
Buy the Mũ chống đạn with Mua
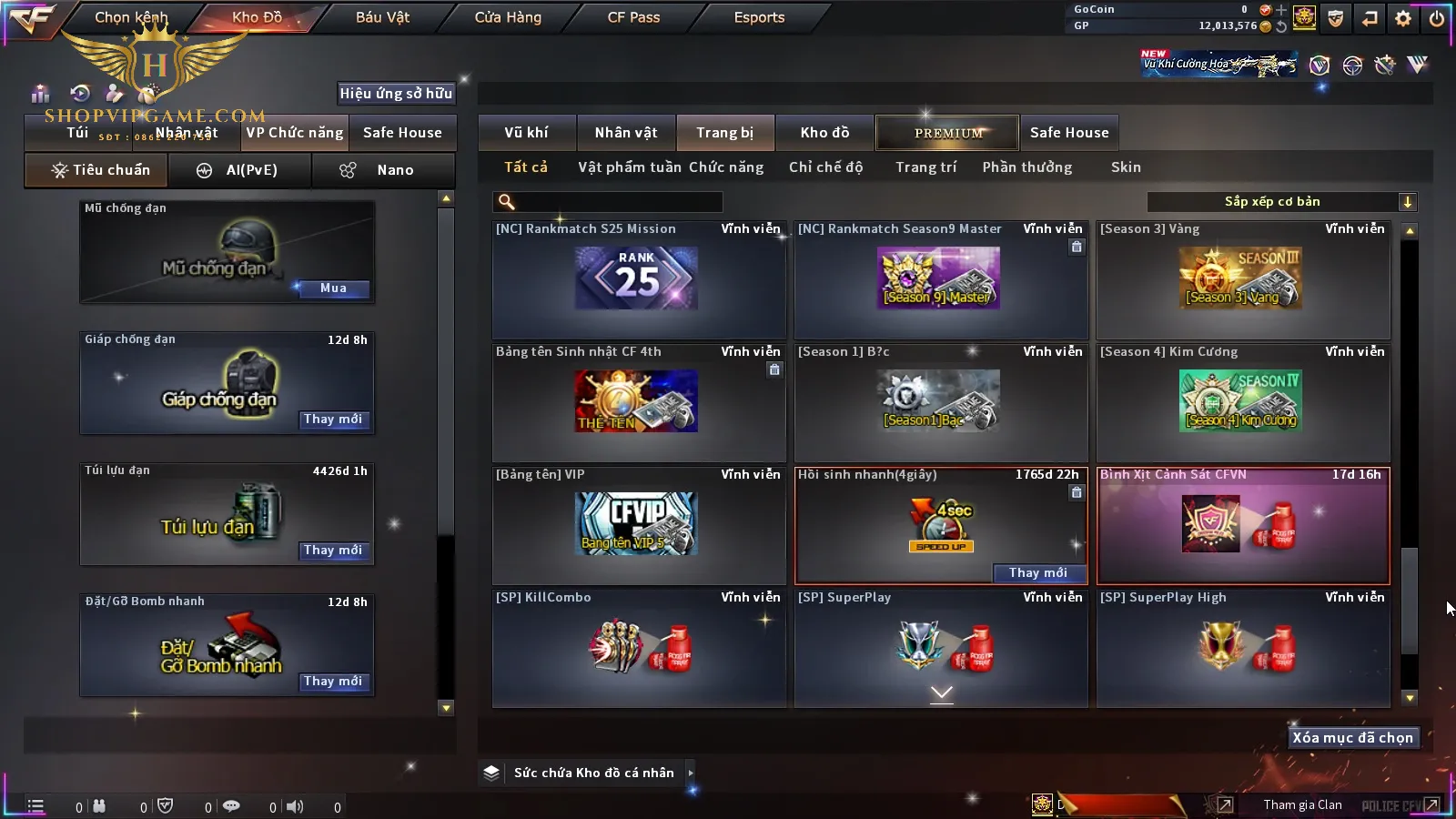coord(333,288)
